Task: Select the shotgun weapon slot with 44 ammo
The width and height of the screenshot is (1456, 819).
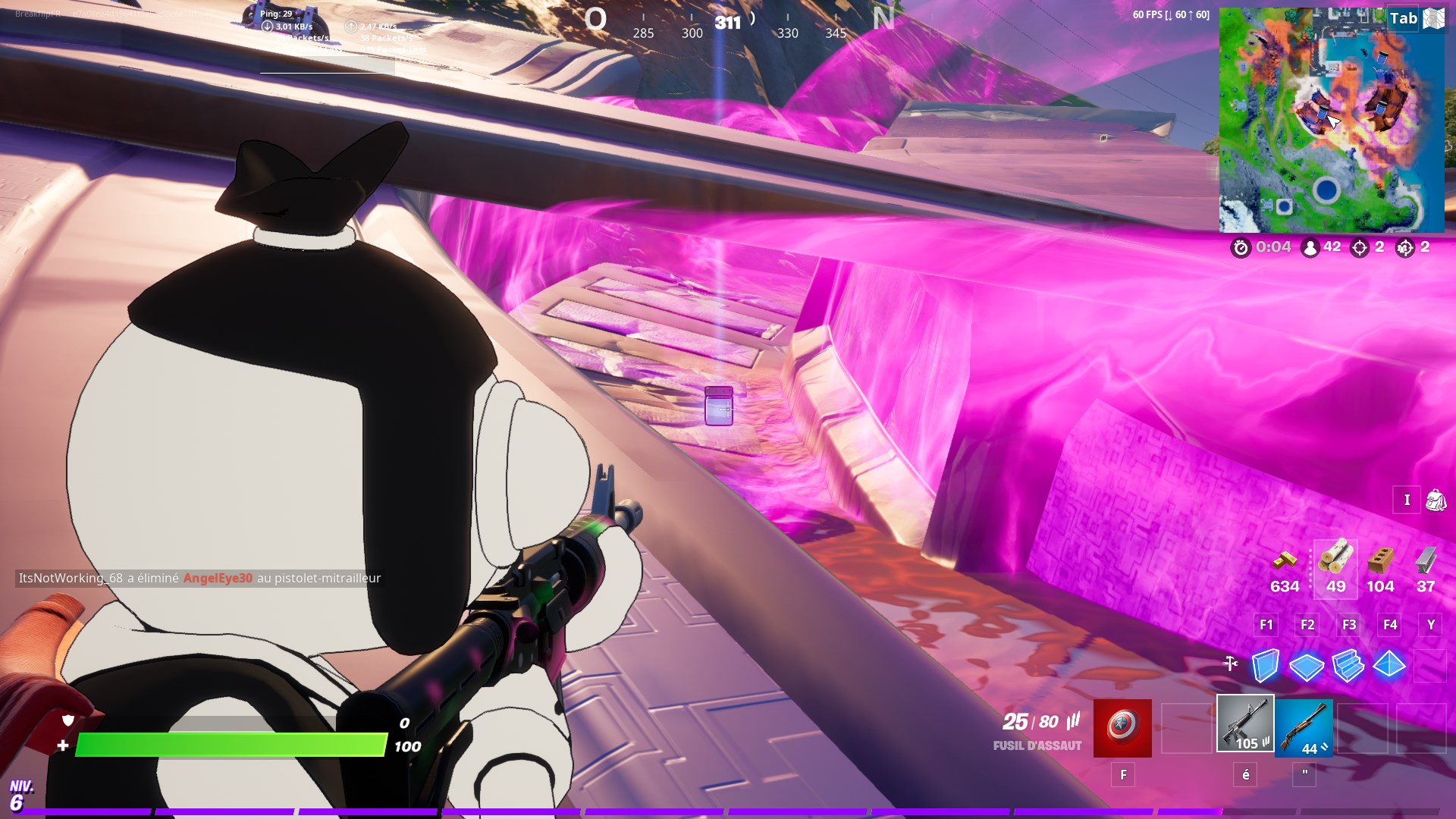Action: (x=1306, y=728)
